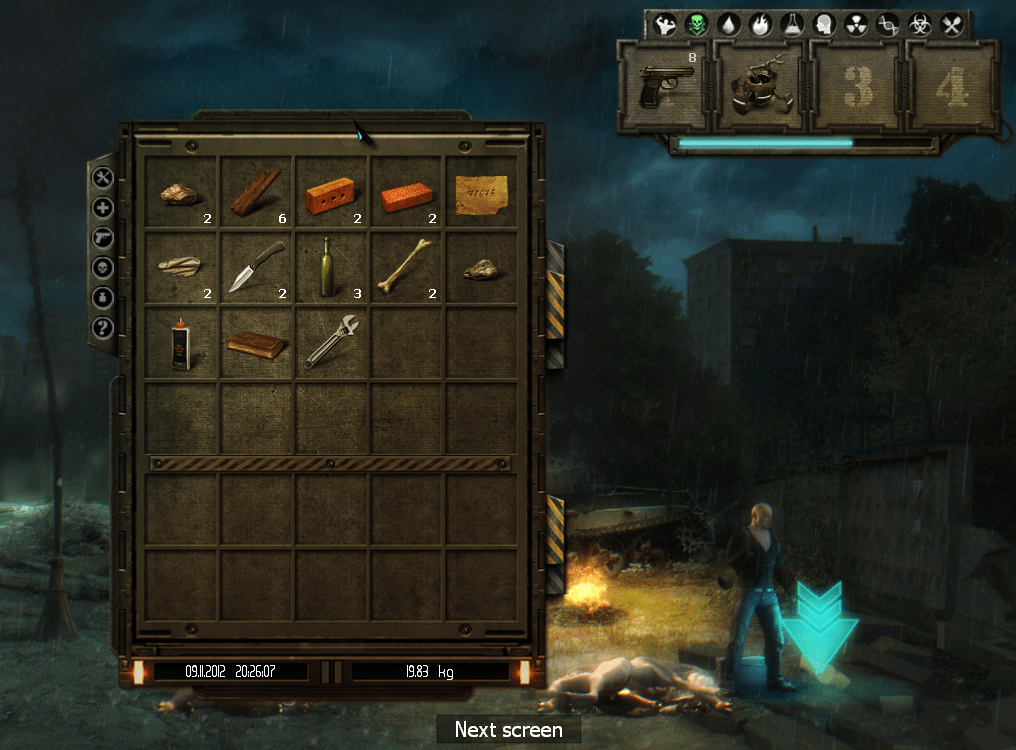Open the paper note with numbers
This screenshot has width=1016, height=750.
[481, 193]
